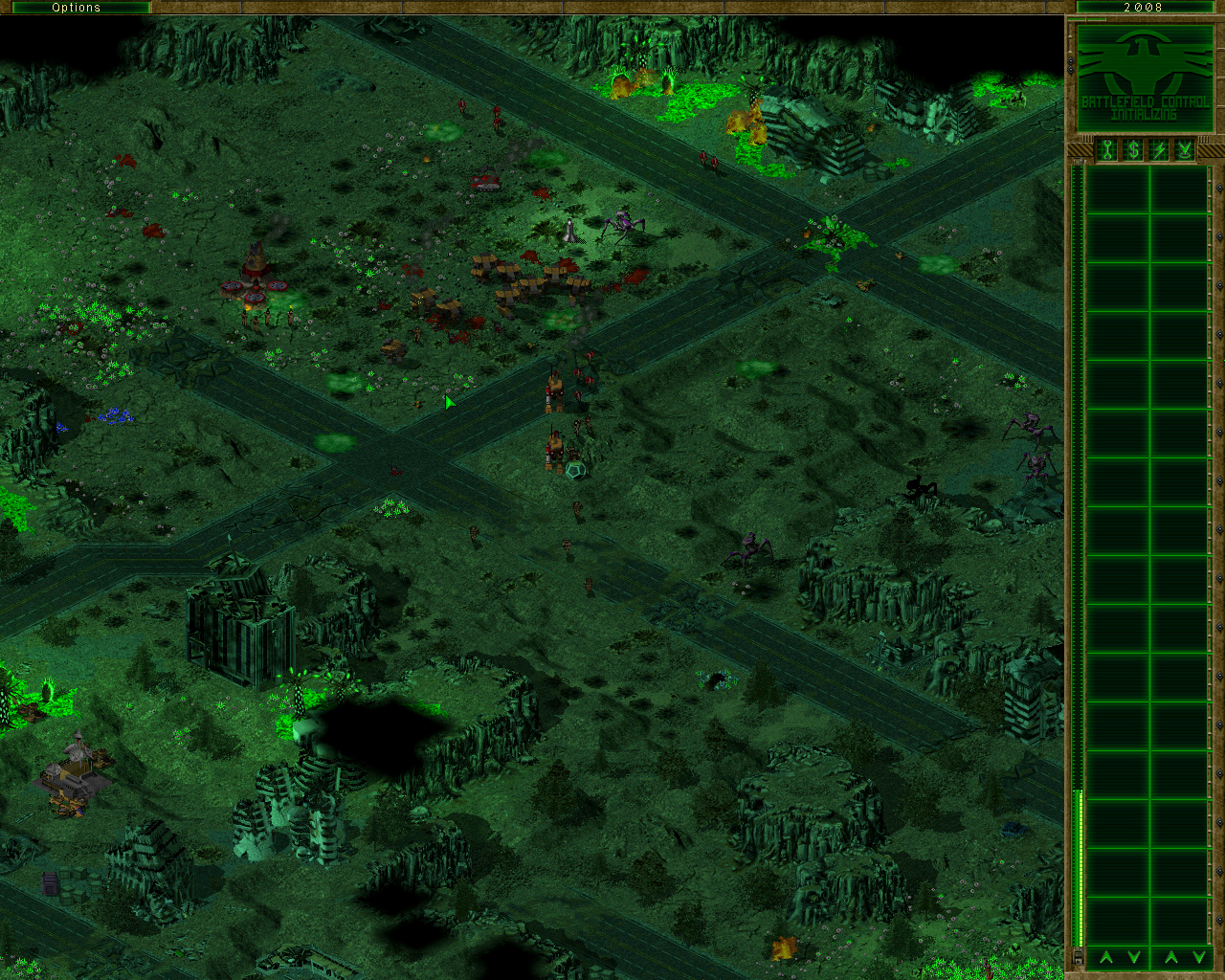This screenshot has height=980, width=1225.
Task: Click right build column down arrow
Action: click(x=1198, y=957)
